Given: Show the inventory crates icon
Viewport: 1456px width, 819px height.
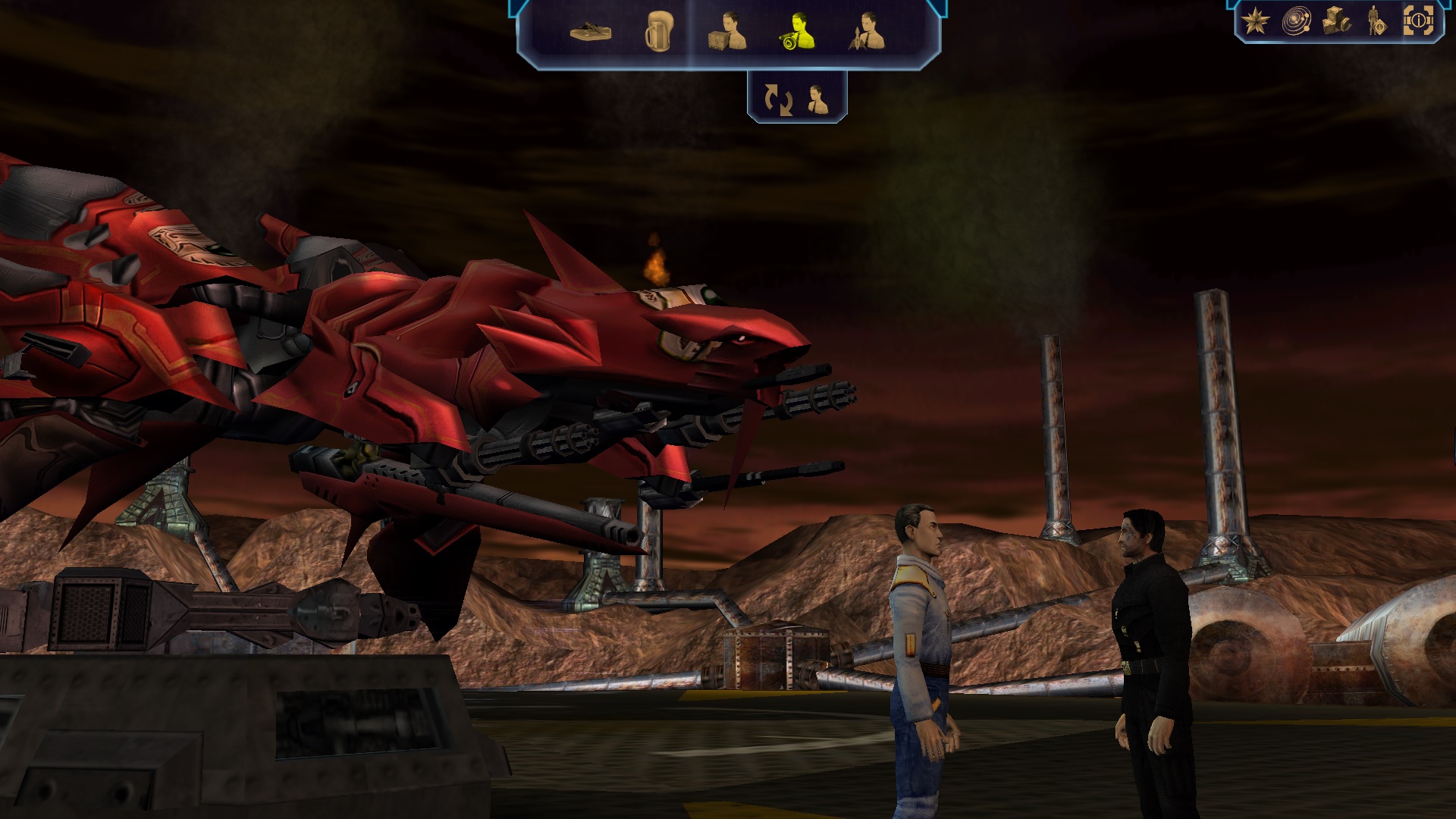Looking at the screenshot, I should [1336, 21].
